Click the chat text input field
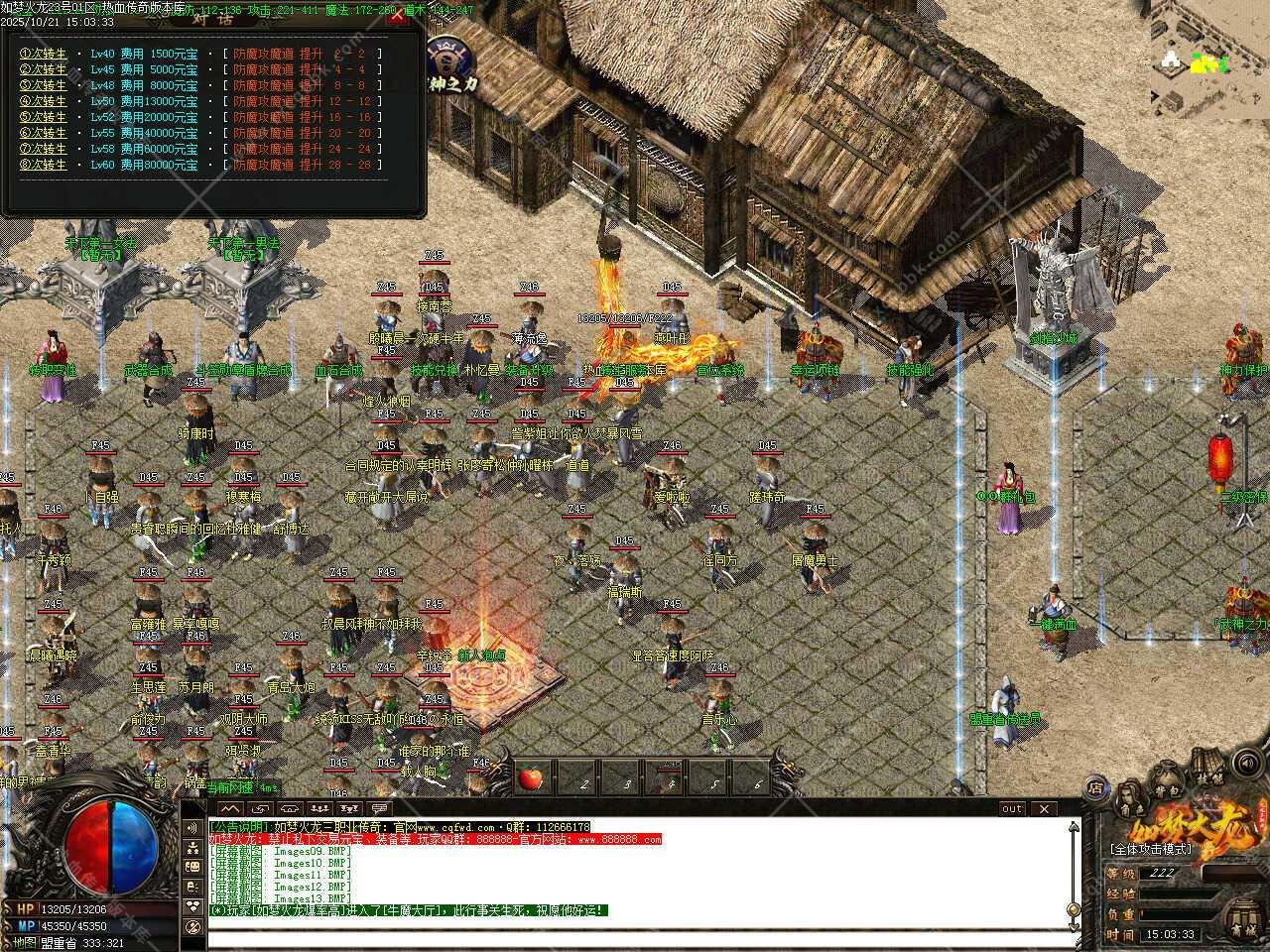This screenshot has width=1270, height=952. click(x=635, y=940)
